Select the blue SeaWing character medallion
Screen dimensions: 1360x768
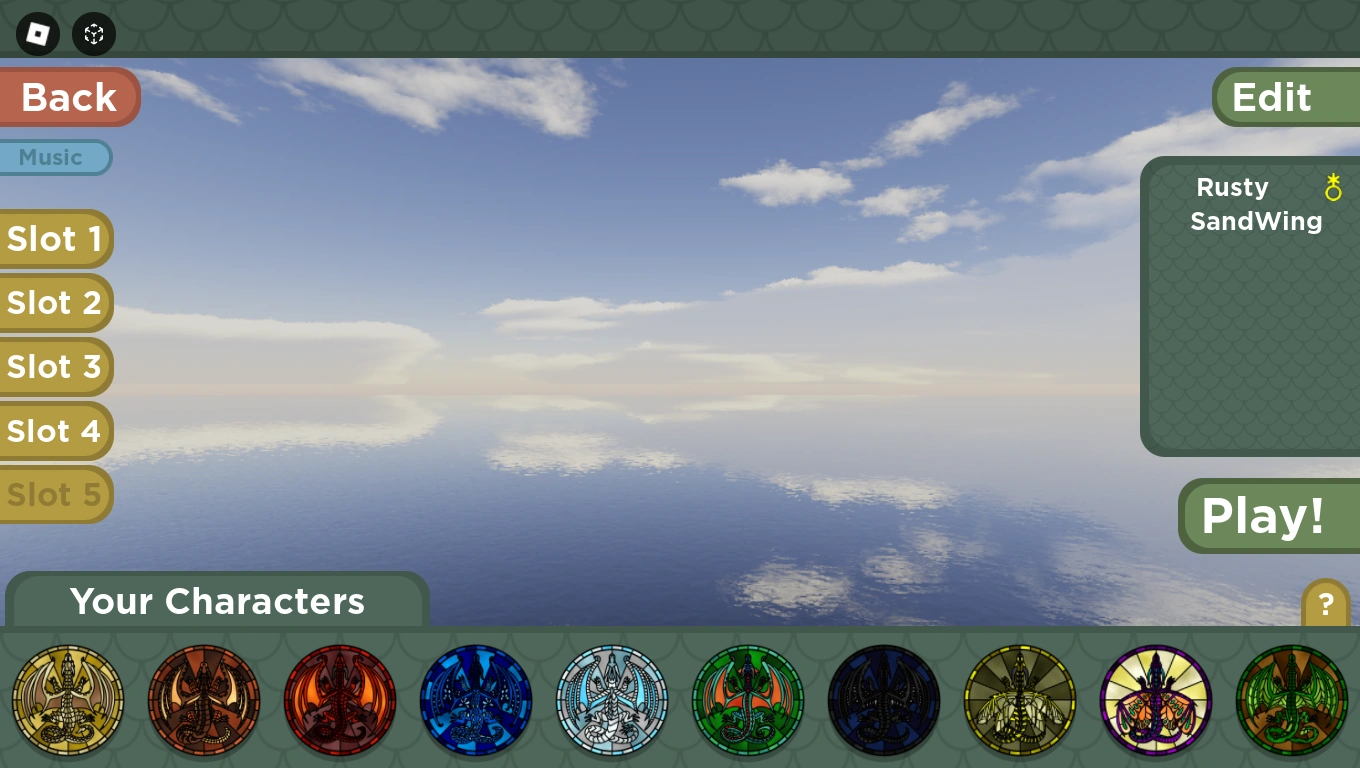(476, 700)
